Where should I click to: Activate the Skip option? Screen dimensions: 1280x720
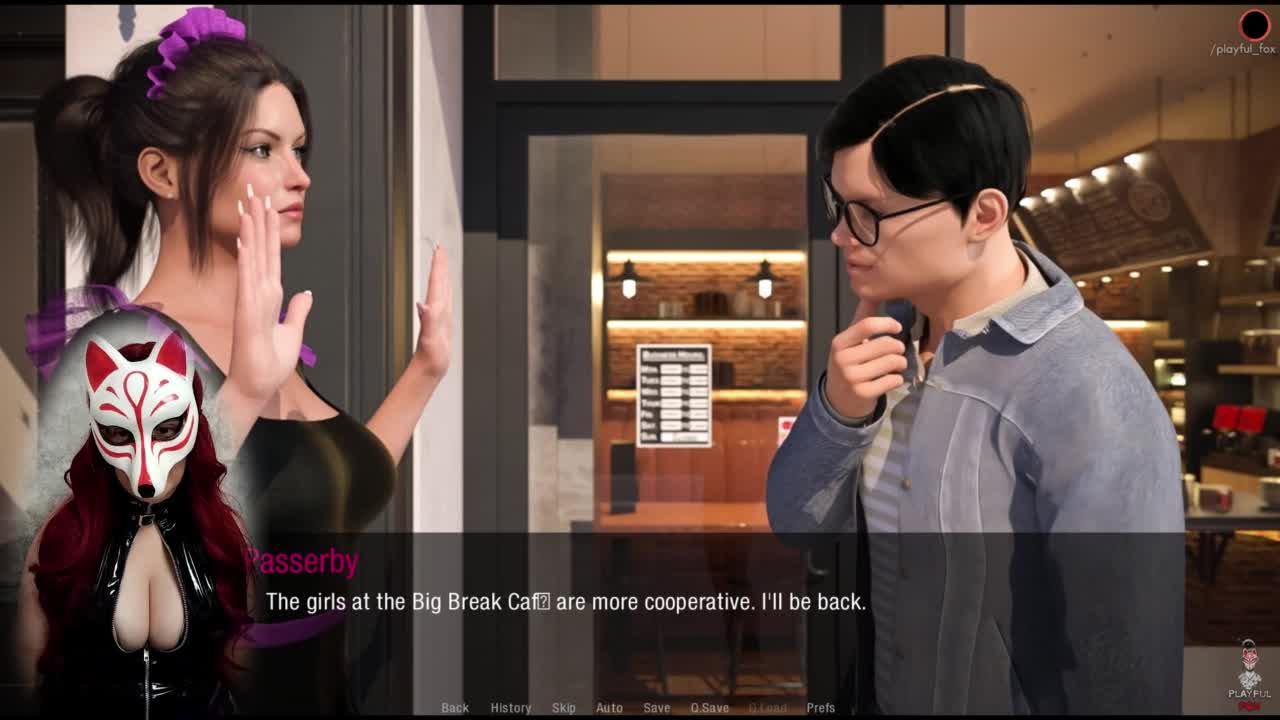click(x=563, y=708)
